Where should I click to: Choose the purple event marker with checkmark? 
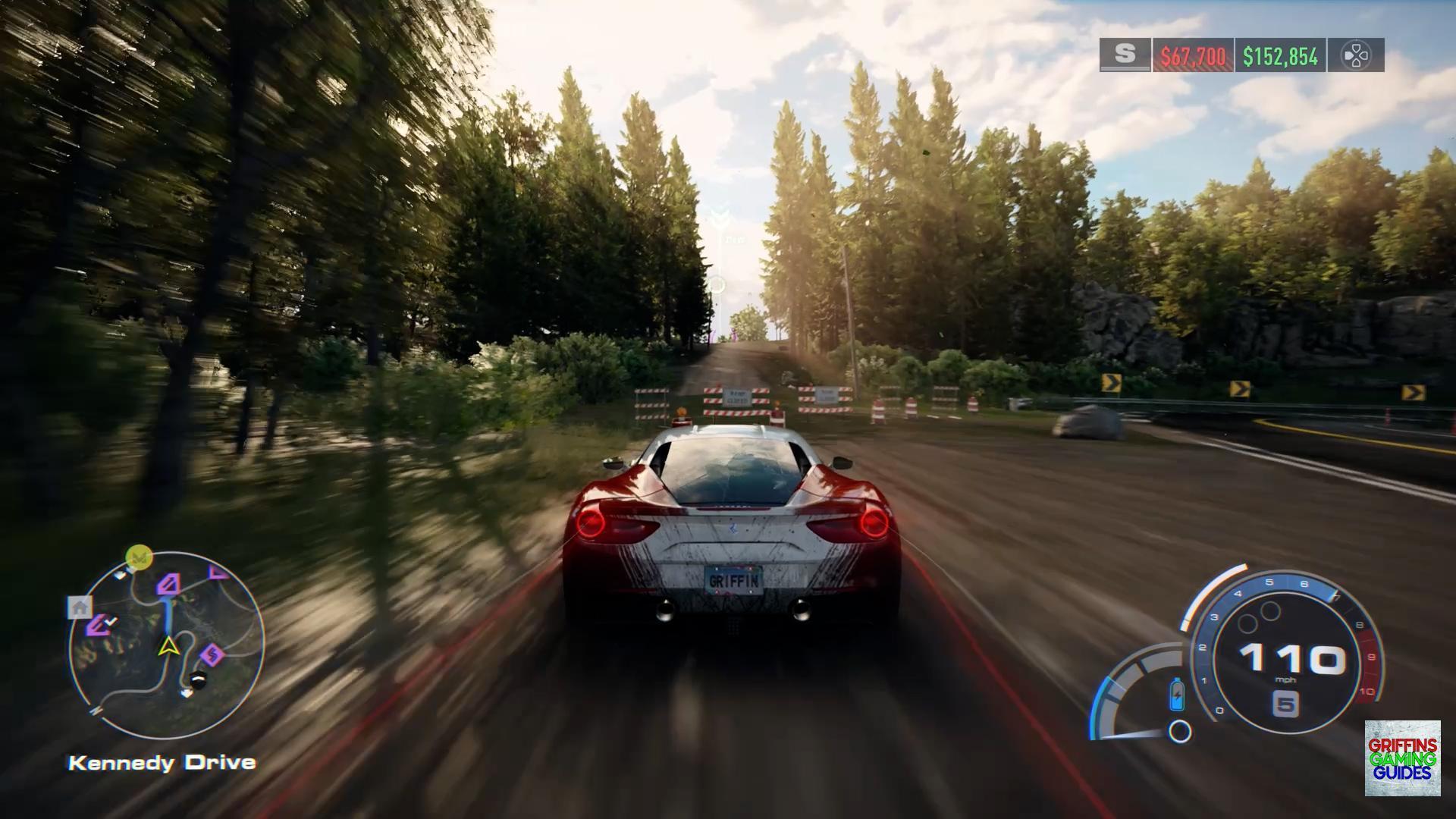(x=99, y=625)
